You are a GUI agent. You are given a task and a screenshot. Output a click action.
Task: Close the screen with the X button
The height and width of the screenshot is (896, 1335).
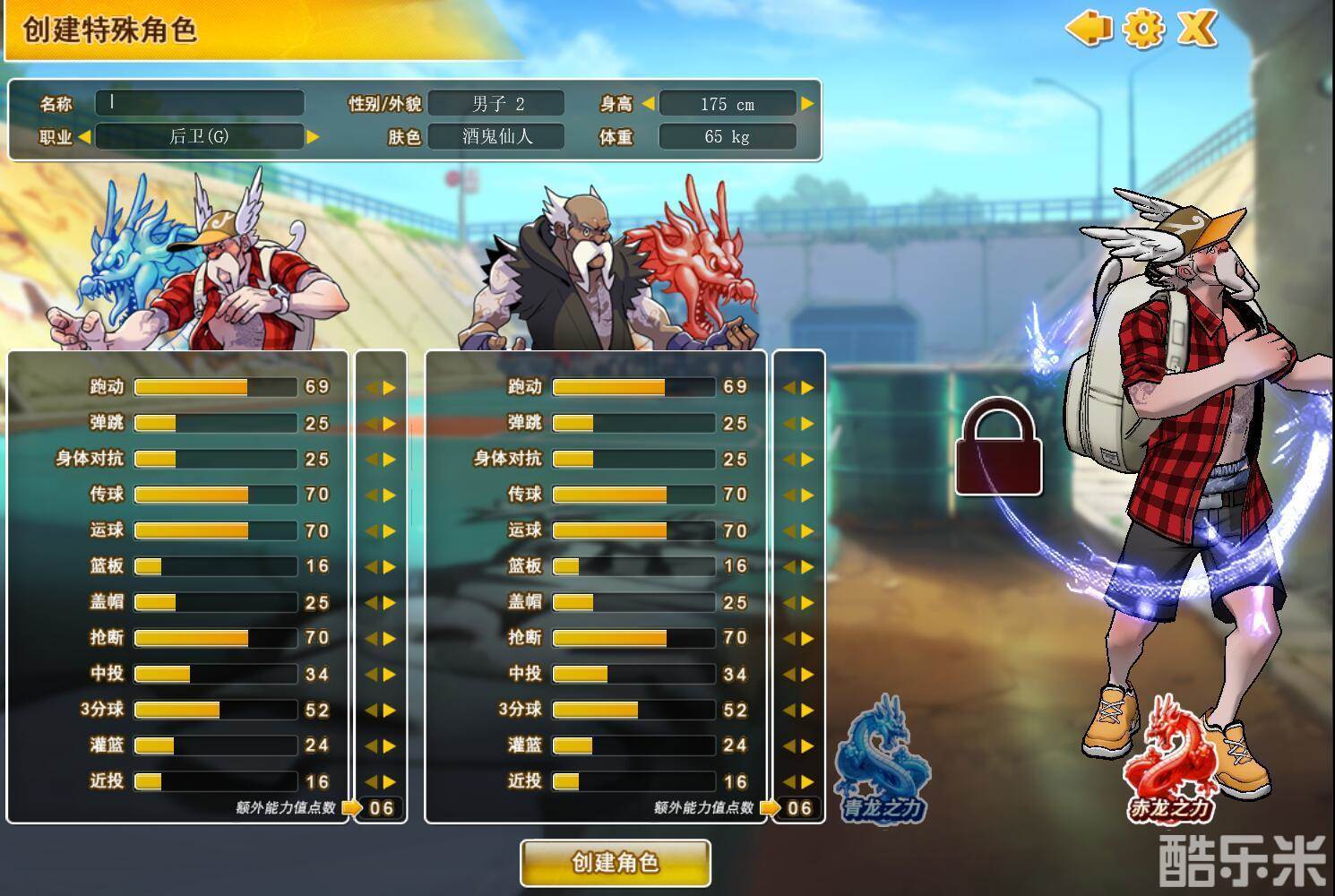1196,28
